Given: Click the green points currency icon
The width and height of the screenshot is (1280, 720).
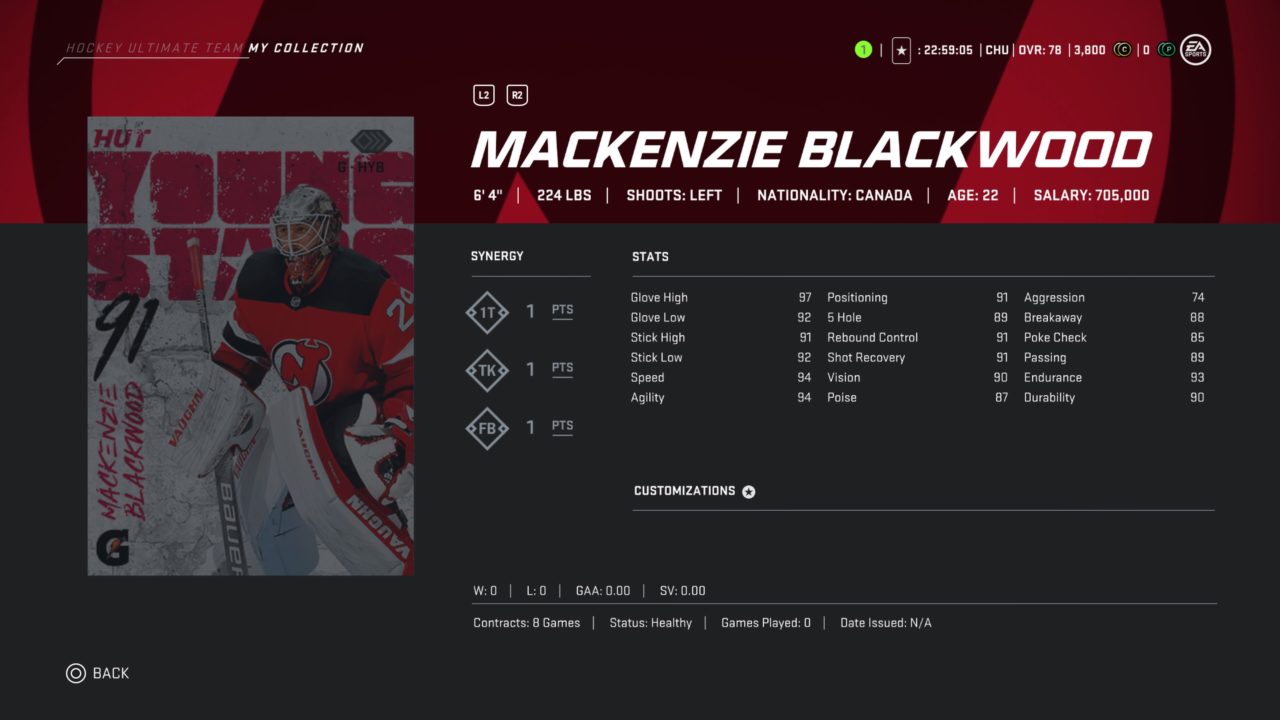Looking at the screenshot, I should click(1166, 50).
